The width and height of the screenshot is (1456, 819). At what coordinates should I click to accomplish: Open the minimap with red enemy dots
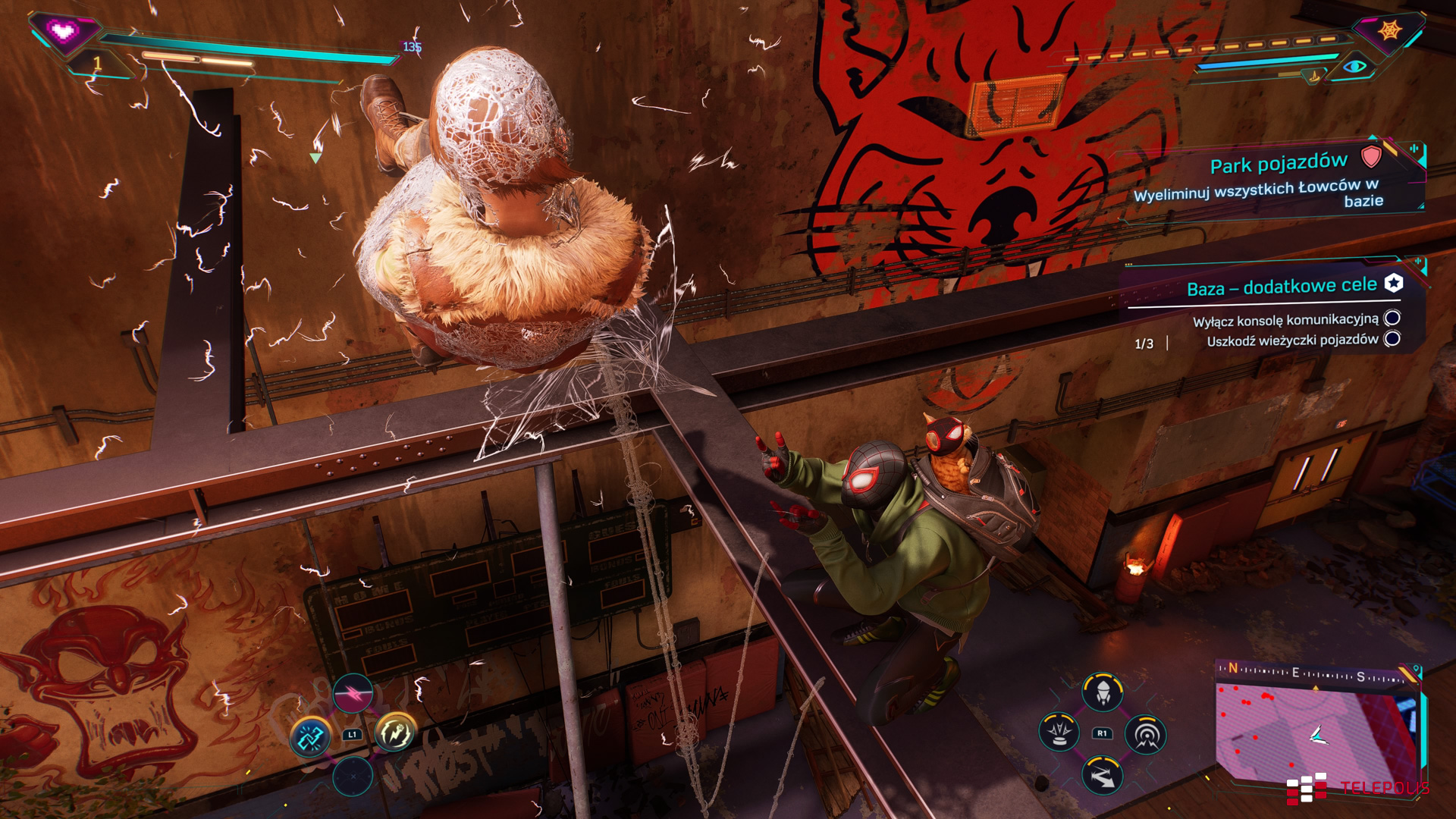1316,732
